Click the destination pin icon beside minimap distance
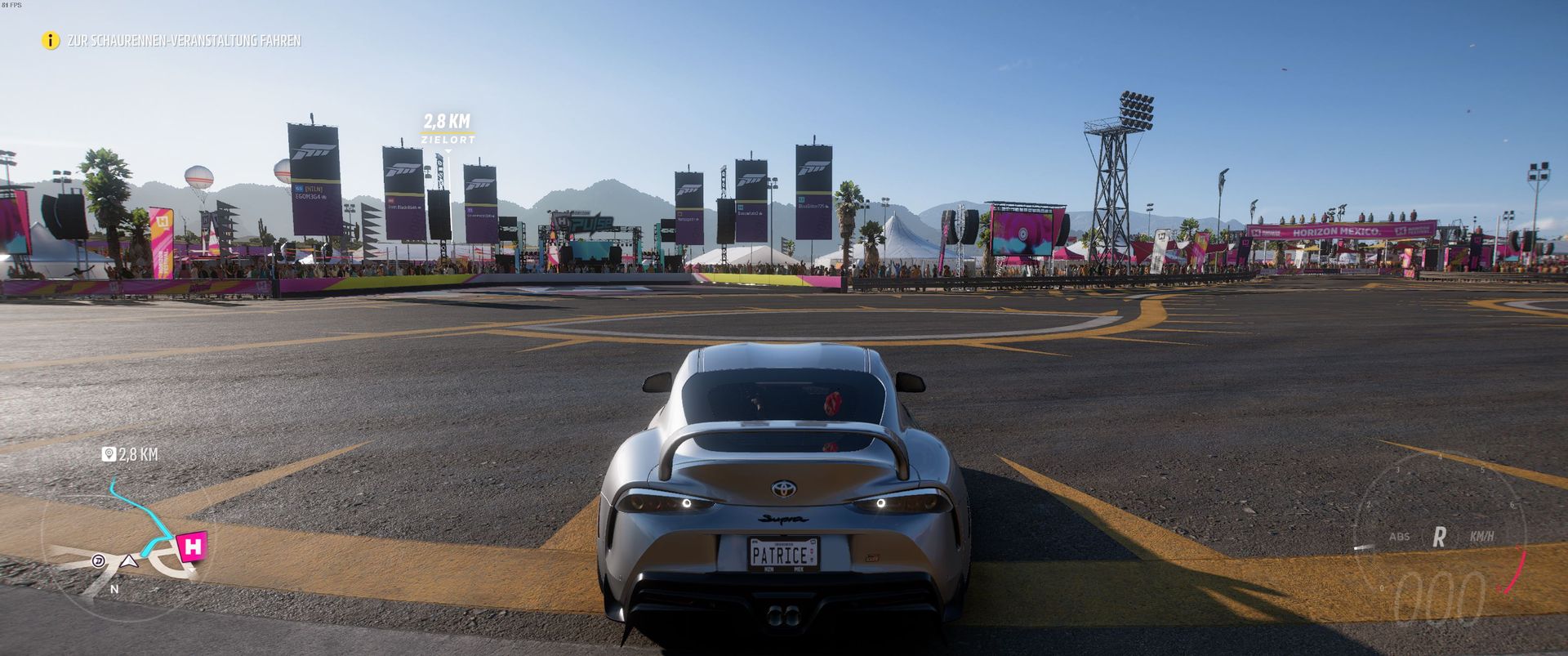 pyautogui.click(x=109, y=454)
